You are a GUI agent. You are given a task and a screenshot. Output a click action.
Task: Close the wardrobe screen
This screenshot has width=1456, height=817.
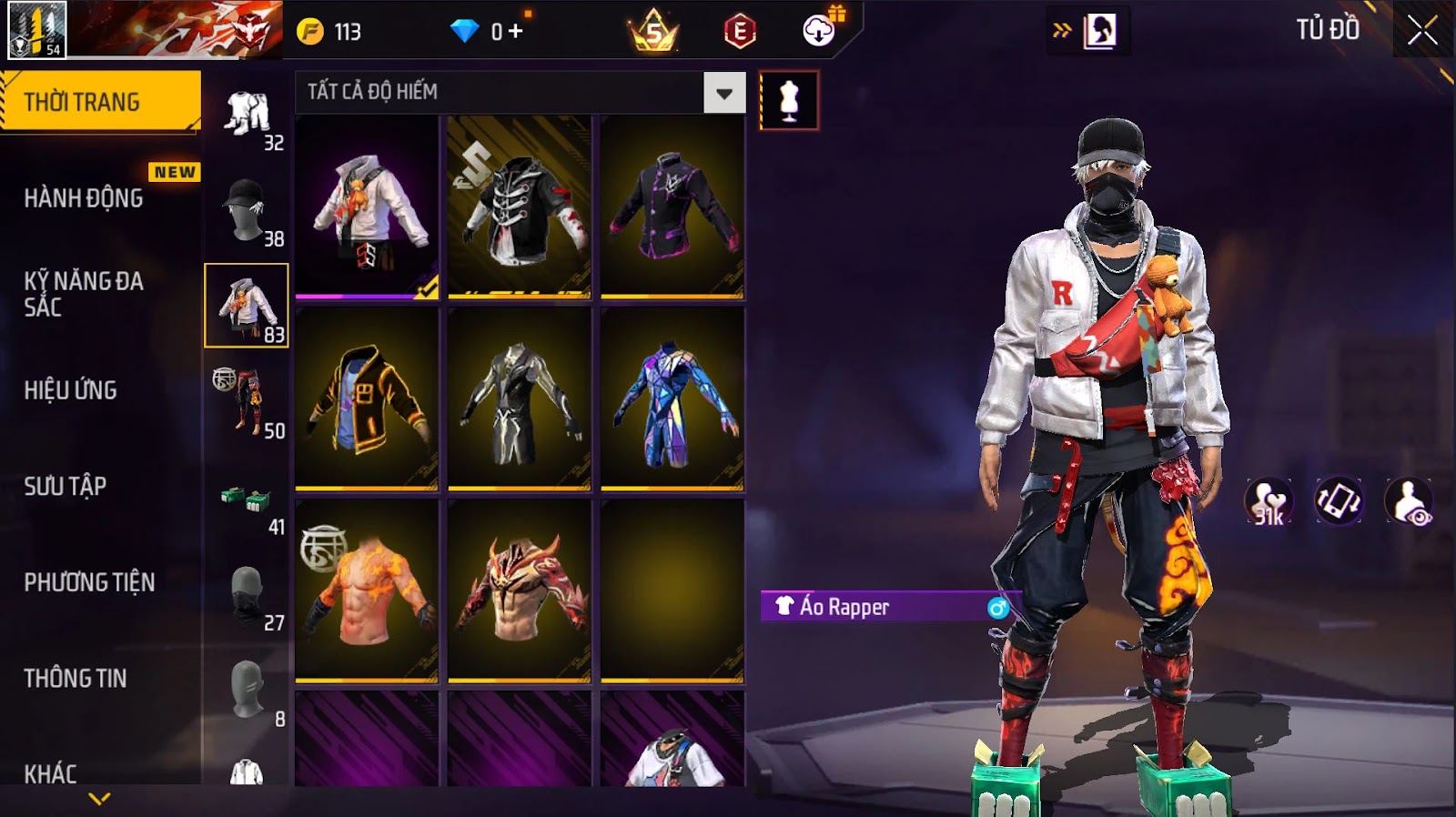point(1421,31)
